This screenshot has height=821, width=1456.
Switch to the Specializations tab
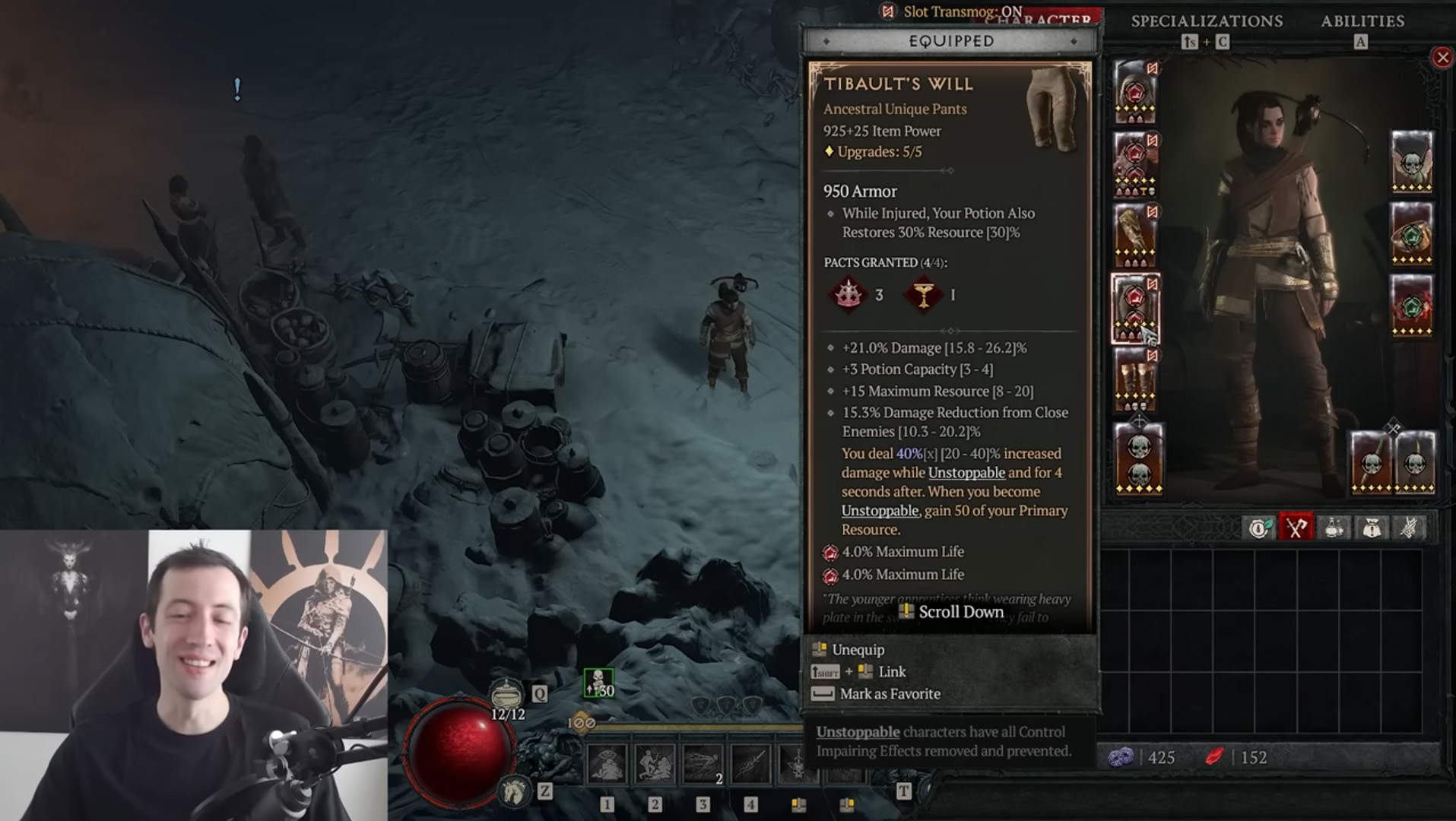(1207, 21)
